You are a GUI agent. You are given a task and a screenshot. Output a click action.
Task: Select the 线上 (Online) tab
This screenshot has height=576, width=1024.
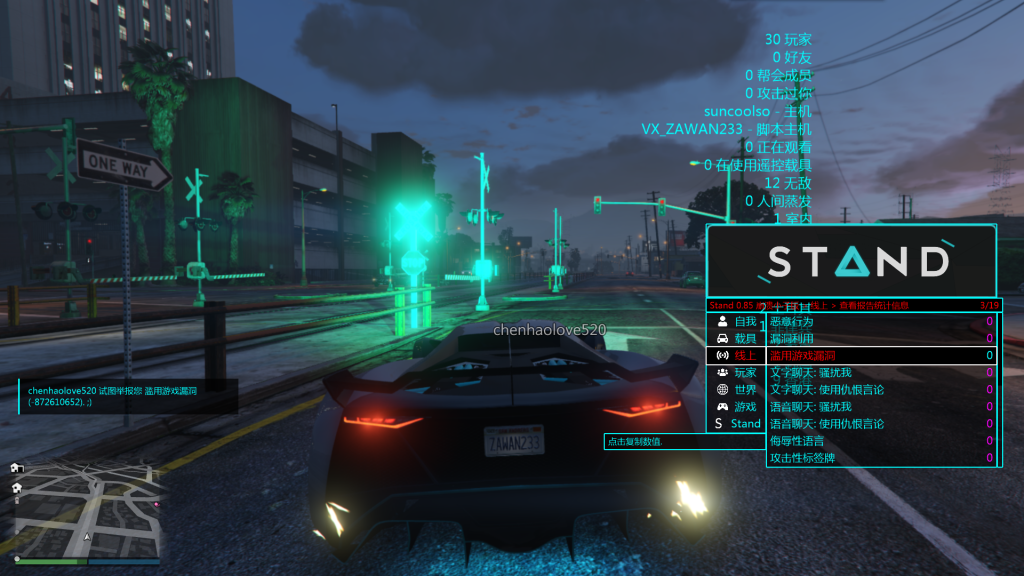click(x=736, y=356)
